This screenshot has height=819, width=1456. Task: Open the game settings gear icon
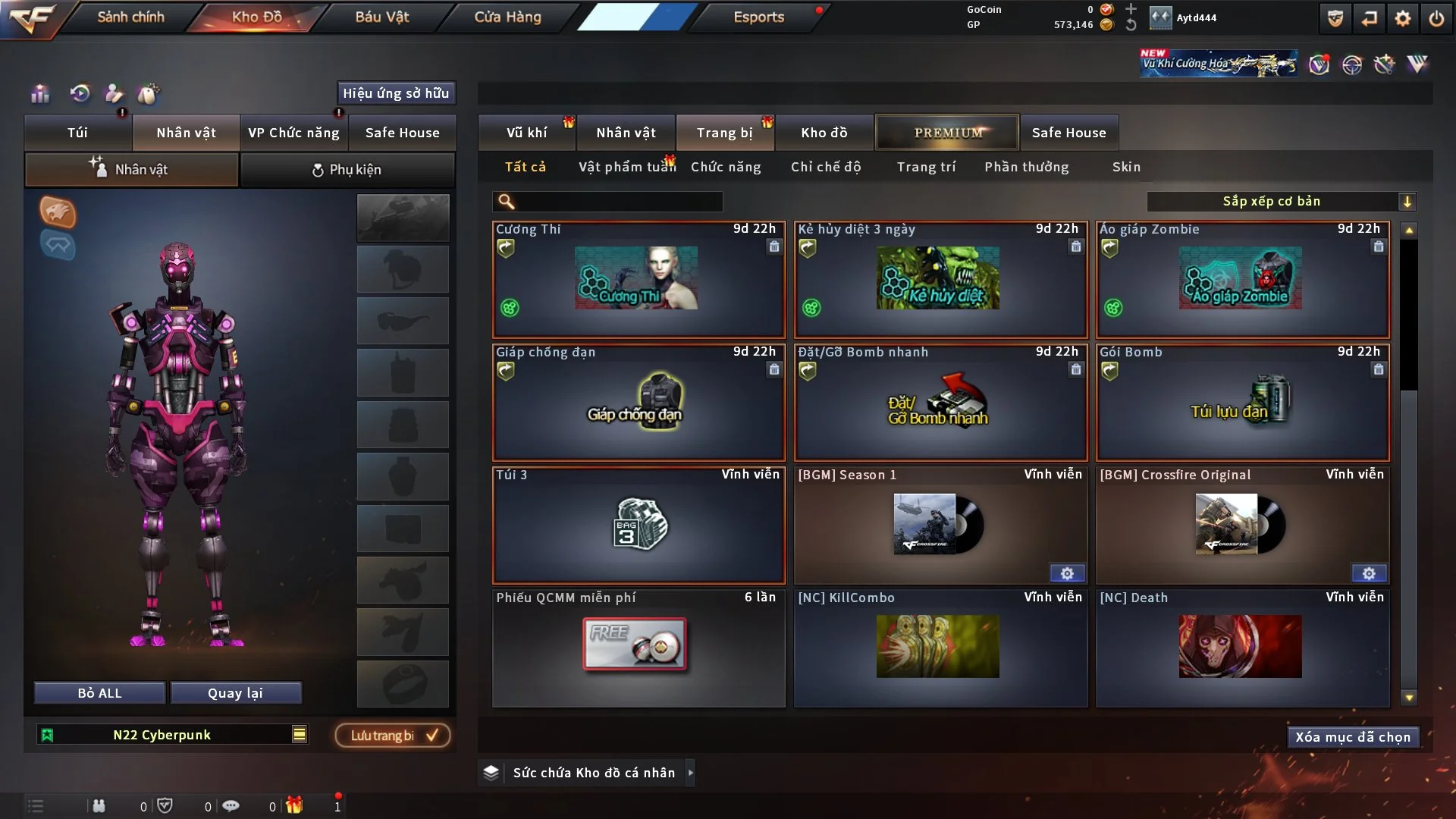1402,18
